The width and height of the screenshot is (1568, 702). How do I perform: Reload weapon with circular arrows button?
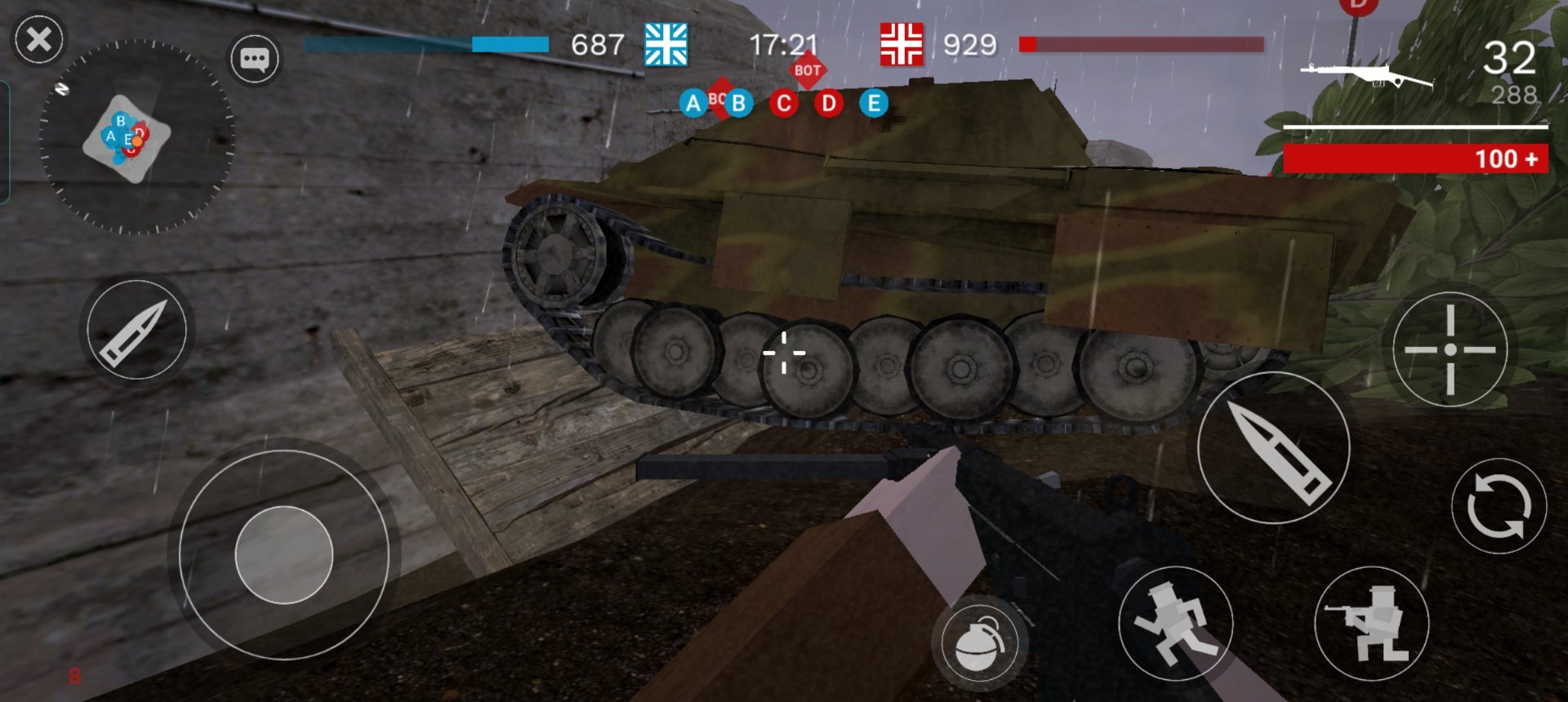tap(1498, 506)
